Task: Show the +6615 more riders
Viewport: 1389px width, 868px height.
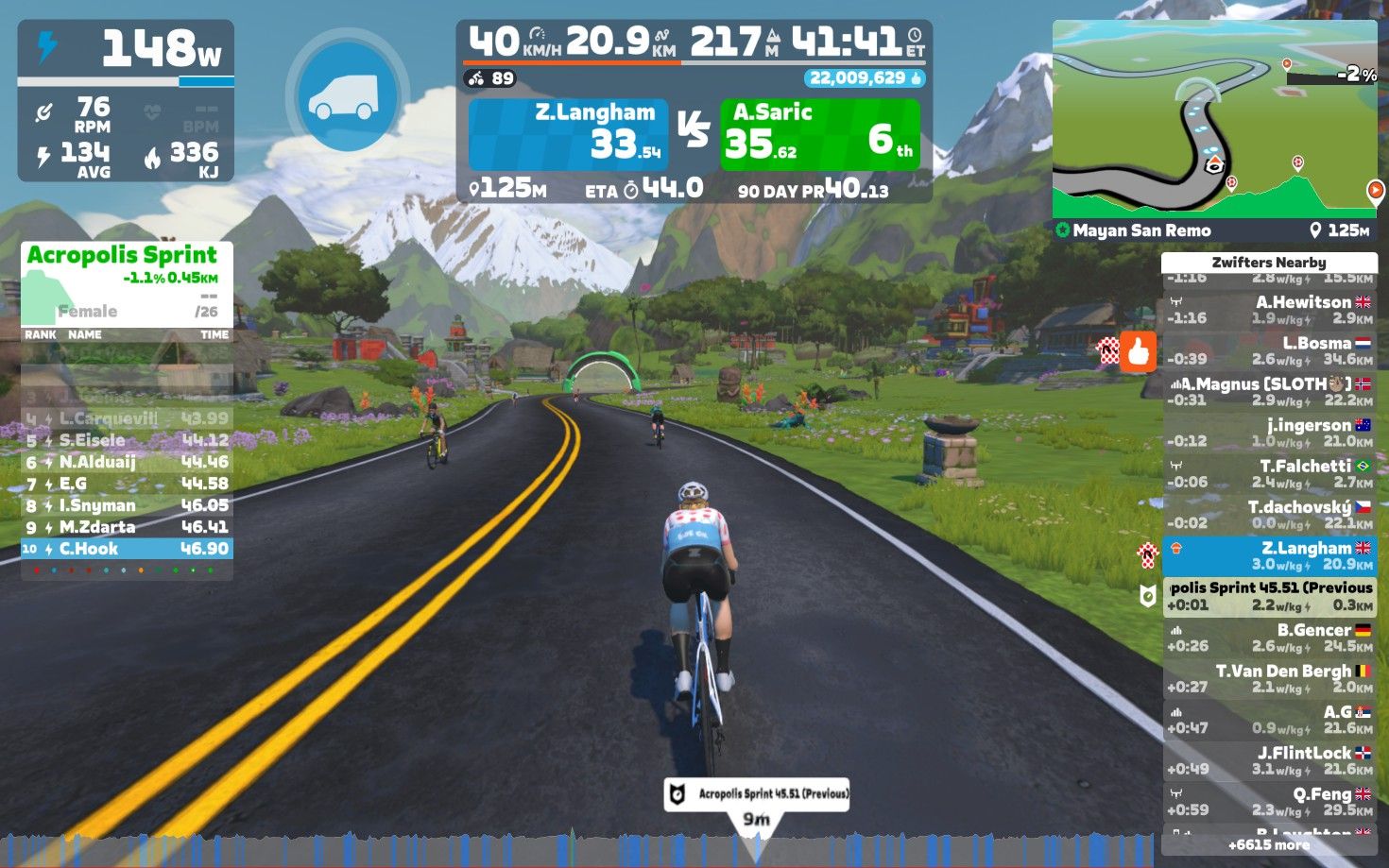Action: click(x=1268, y=845)
